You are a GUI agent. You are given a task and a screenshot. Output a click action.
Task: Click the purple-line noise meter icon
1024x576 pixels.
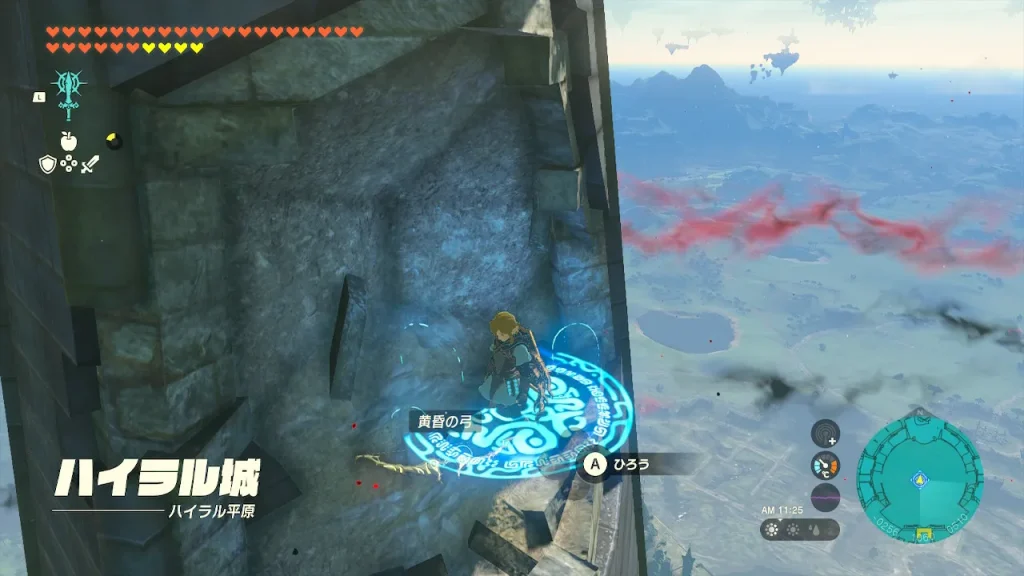pos(825,497)
